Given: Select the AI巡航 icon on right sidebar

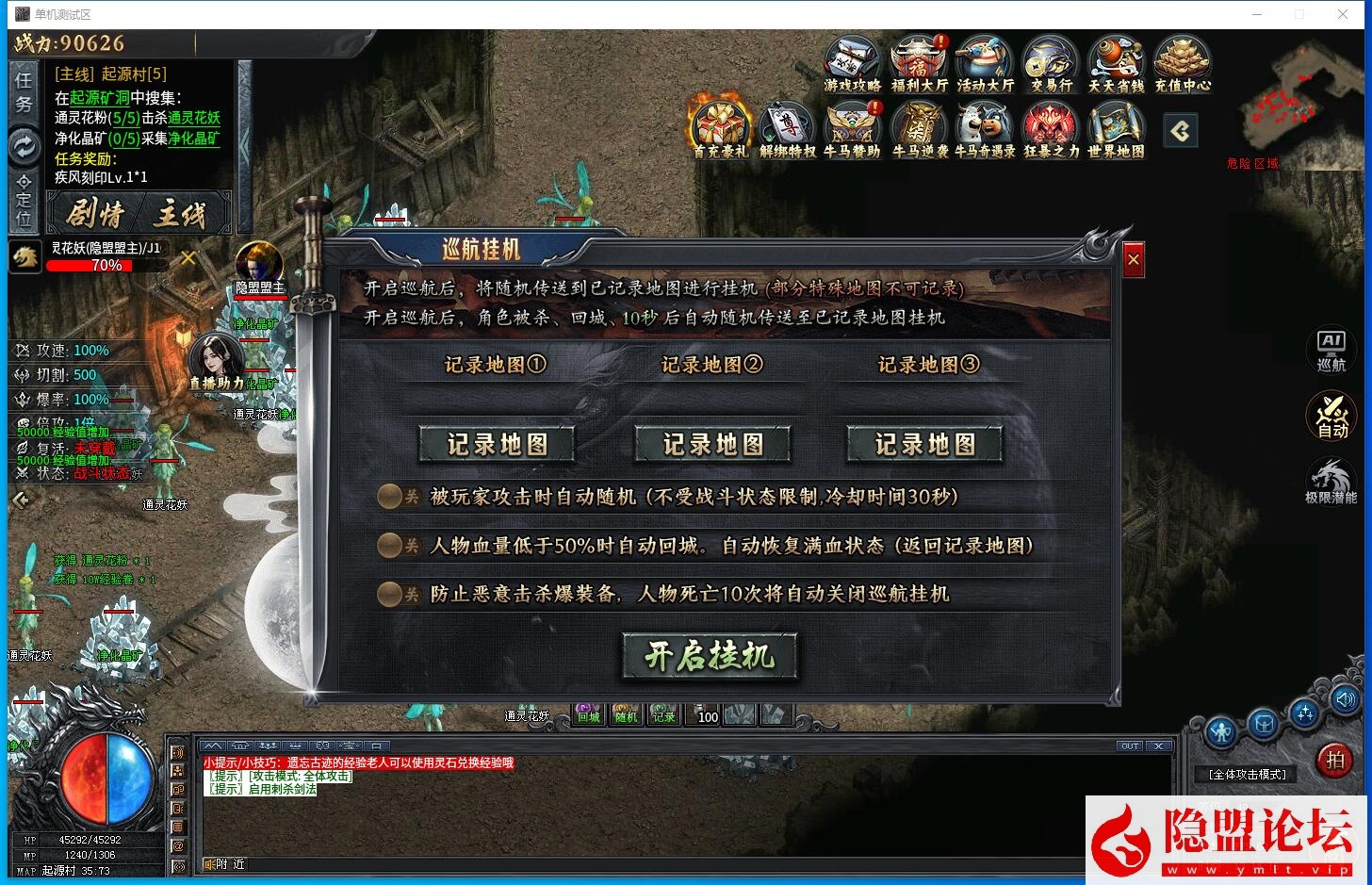Looking at the screenshot, I should click(x=1331, y=349).
